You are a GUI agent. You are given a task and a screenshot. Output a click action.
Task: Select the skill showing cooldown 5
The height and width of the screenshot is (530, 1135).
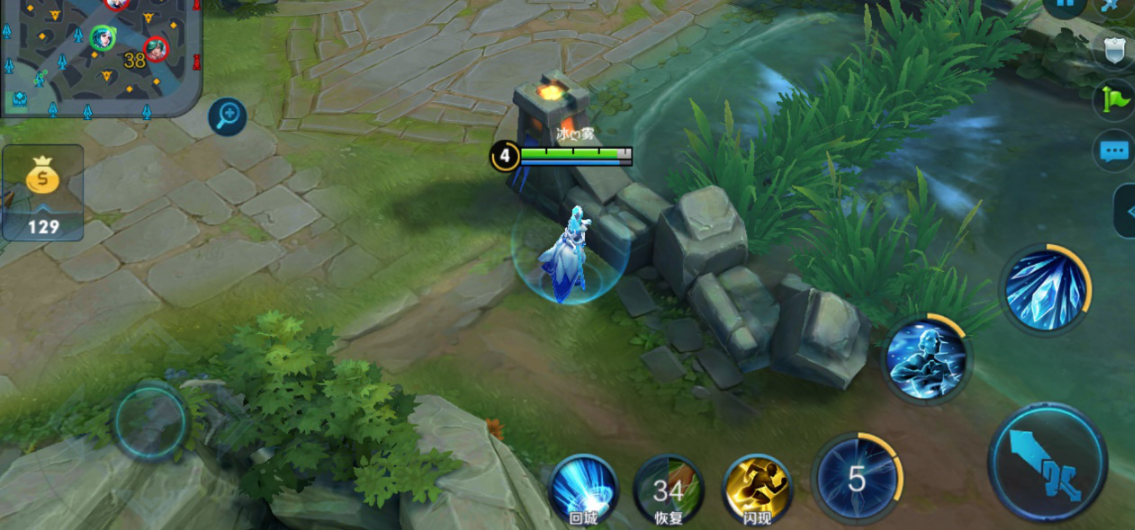856,479
